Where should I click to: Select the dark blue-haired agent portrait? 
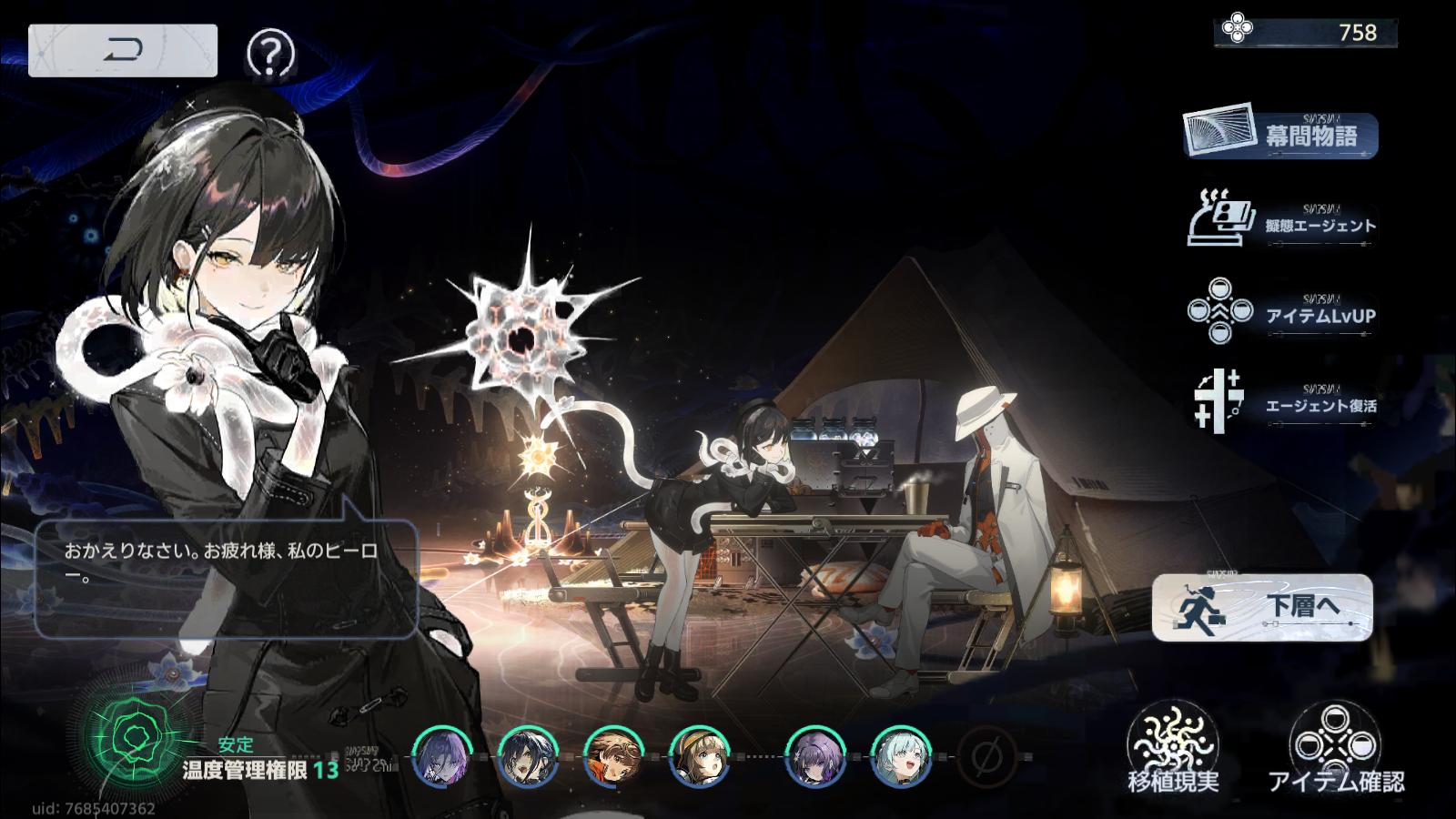[528, 756]
